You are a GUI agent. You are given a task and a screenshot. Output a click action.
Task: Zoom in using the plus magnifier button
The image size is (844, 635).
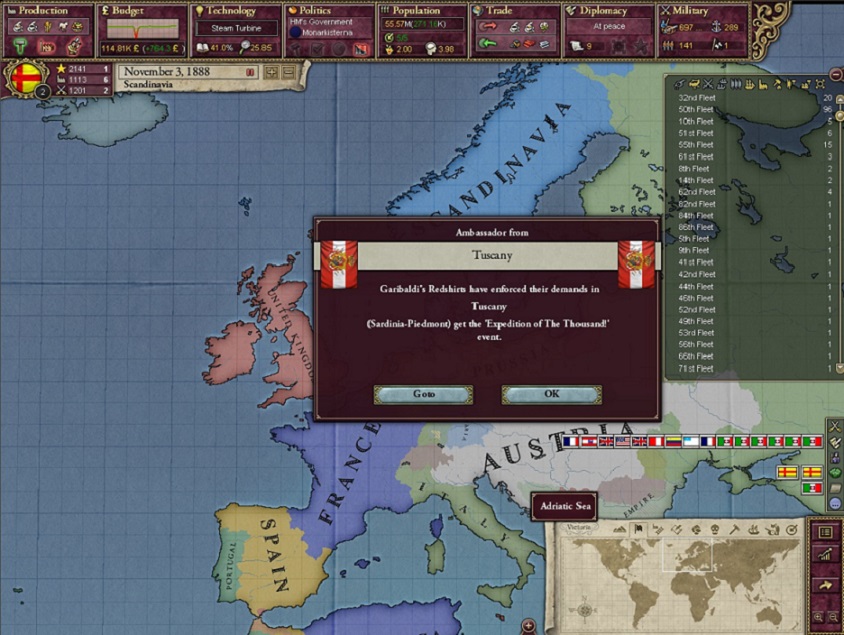click(x=816, y=619)
